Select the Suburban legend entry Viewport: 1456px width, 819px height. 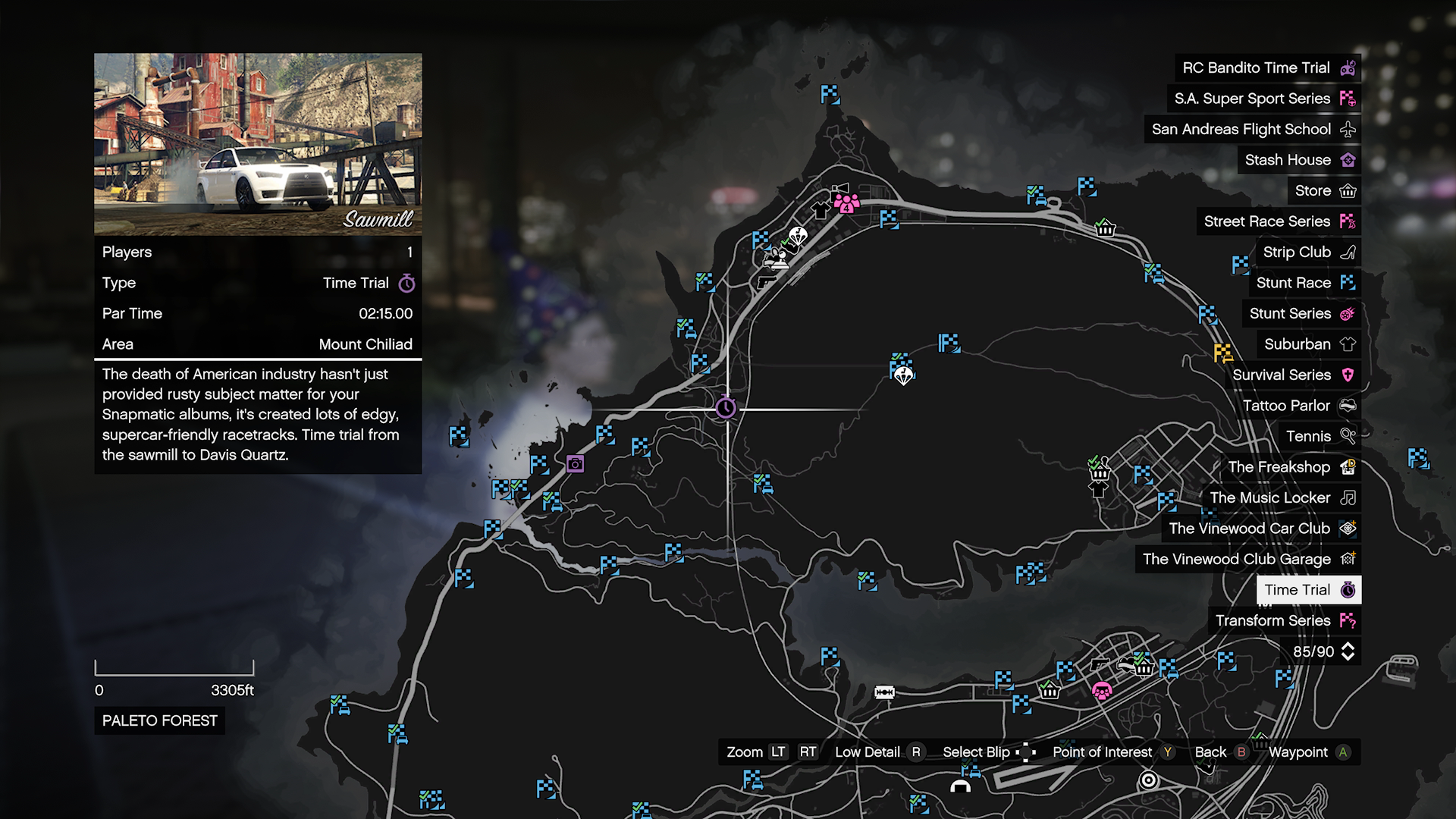tap(1308, 344)
